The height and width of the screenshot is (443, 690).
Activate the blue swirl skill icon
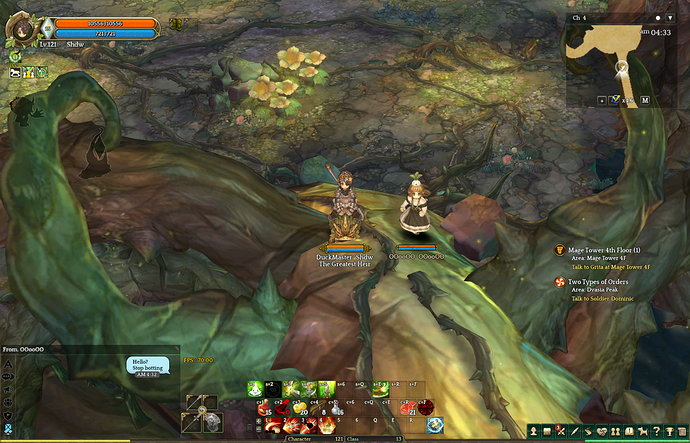click(x=436, y=425)
